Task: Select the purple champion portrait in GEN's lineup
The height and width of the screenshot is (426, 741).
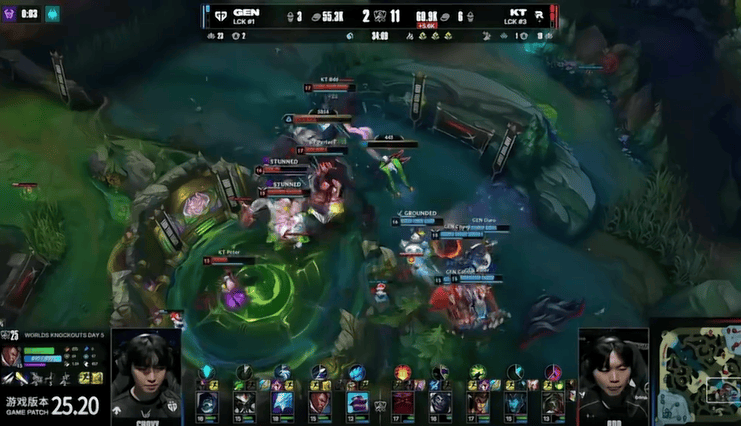Action: (357, 403)
